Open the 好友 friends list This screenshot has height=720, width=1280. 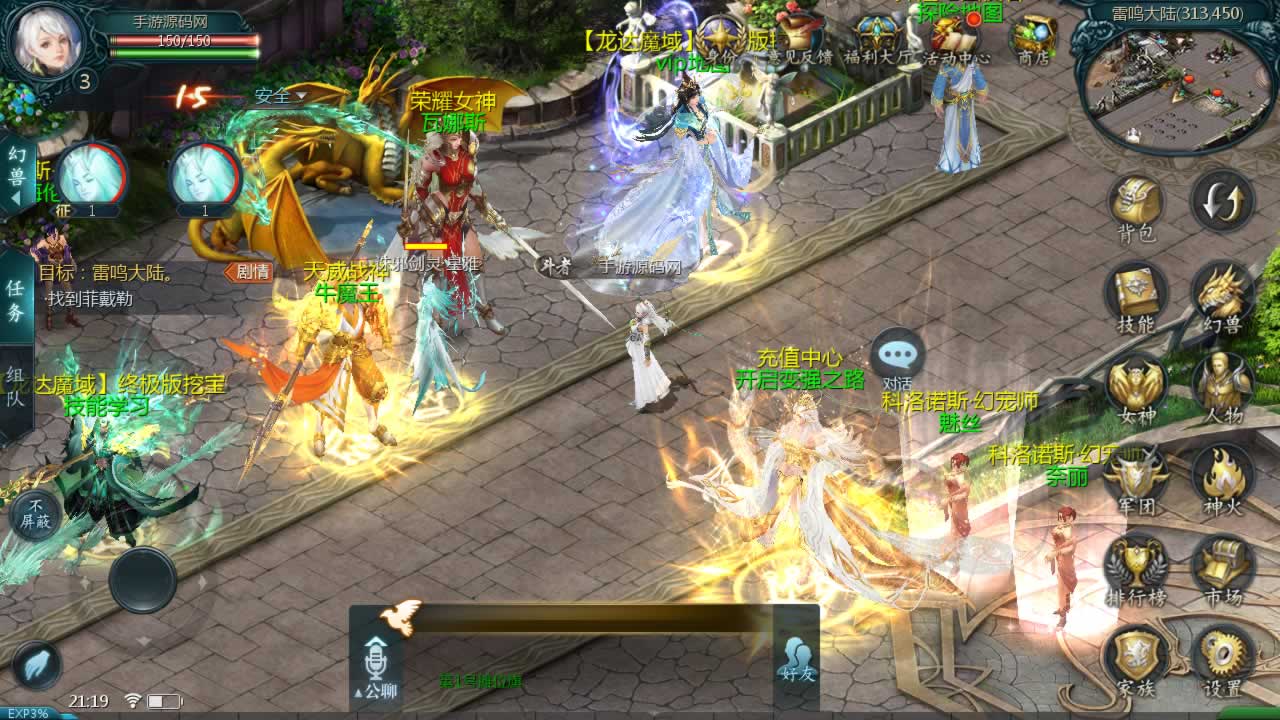coord(797,660)
